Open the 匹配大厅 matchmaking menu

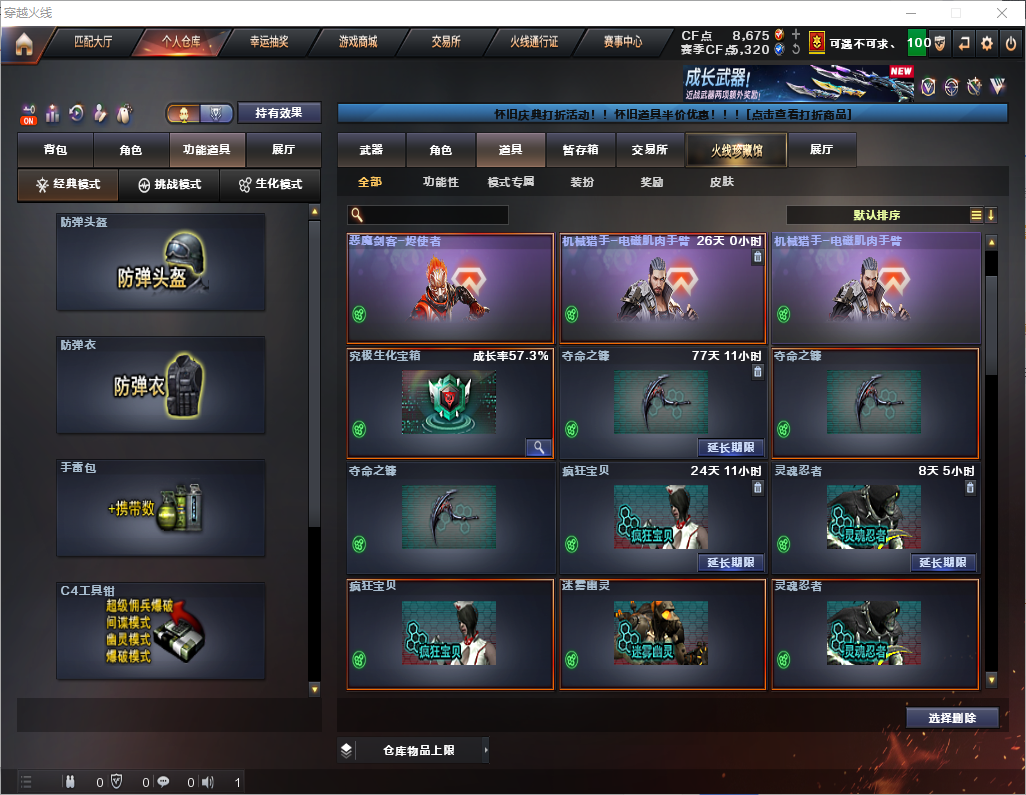pyautogui.click(x=93, y=43)
